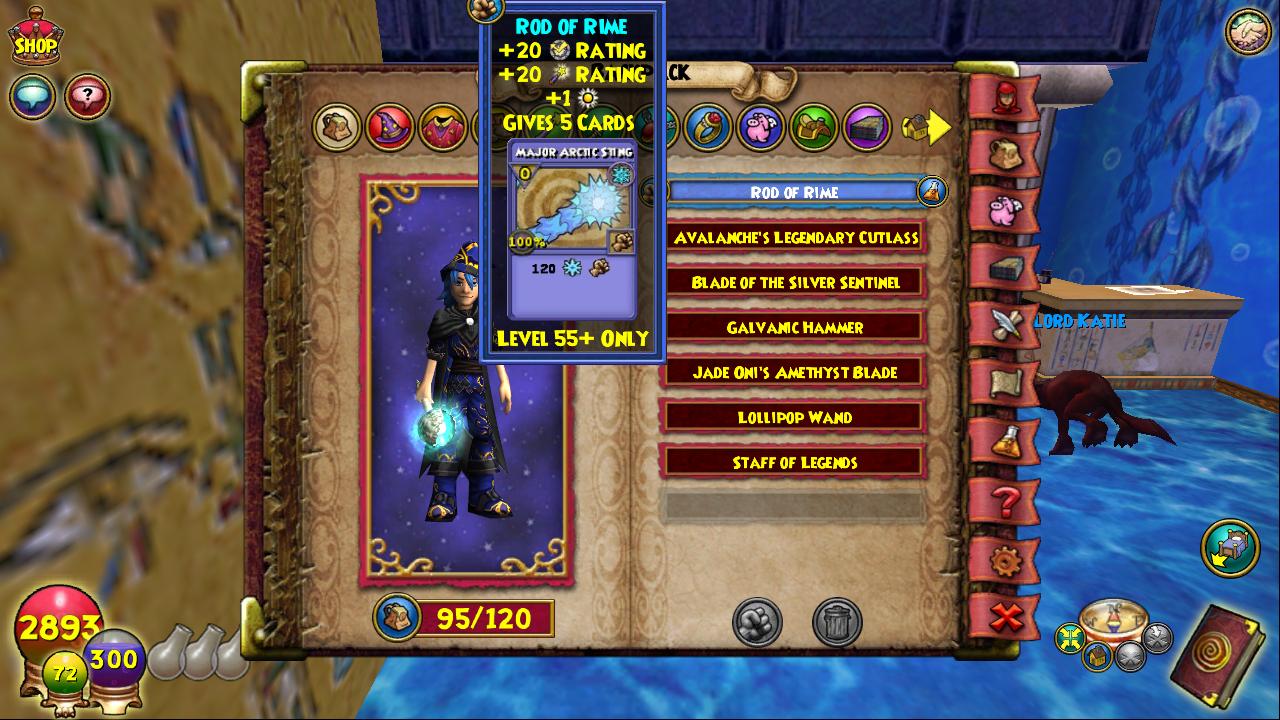This screenshot has height=720, width=1280.
Task: Select Avalanche's Legendary Cutlass from the list
Action: pyautogui.click(x=794, y=238)
